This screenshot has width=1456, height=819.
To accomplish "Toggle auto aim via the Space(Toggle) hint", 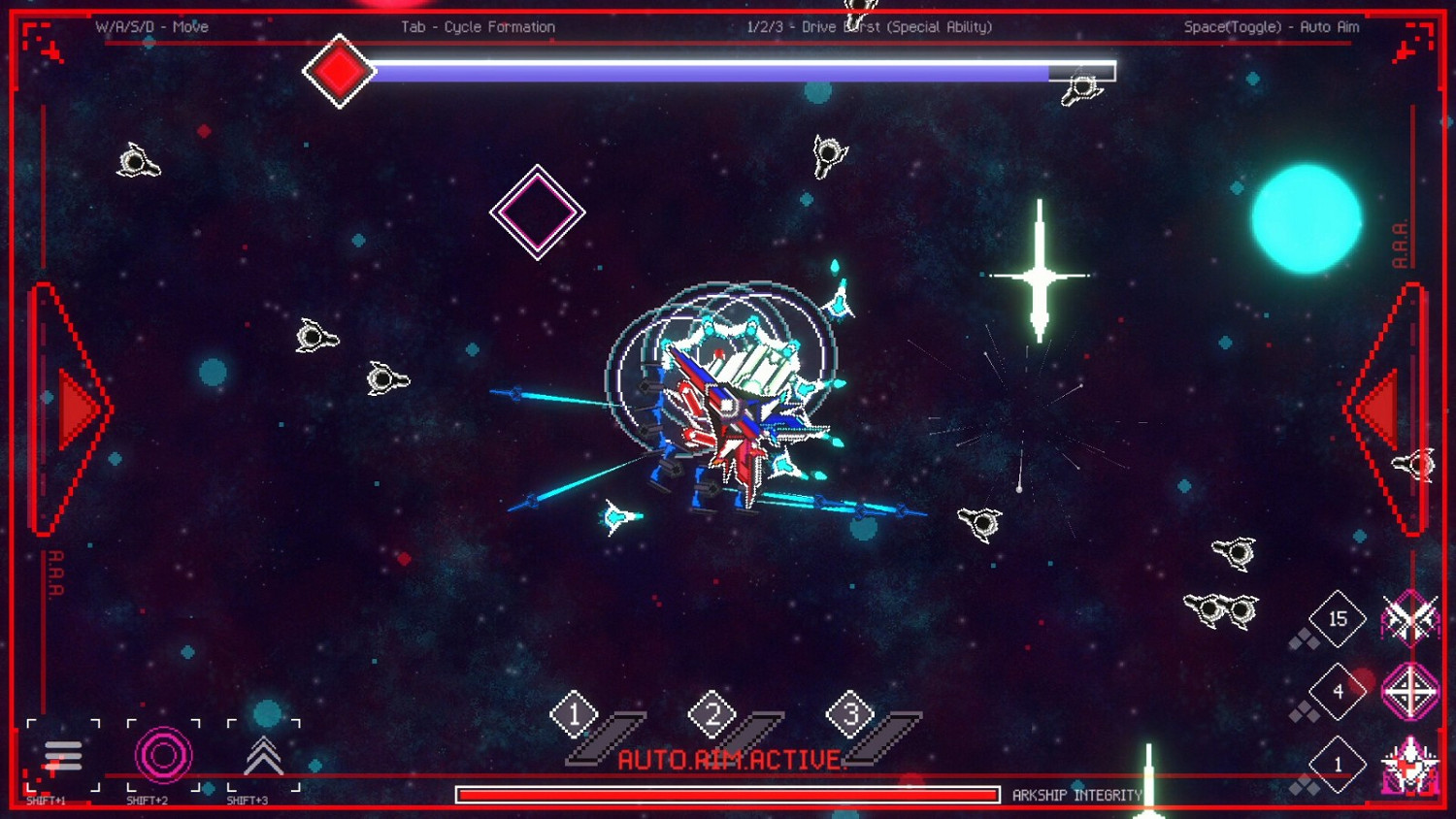I will (x=1273, y=27).
